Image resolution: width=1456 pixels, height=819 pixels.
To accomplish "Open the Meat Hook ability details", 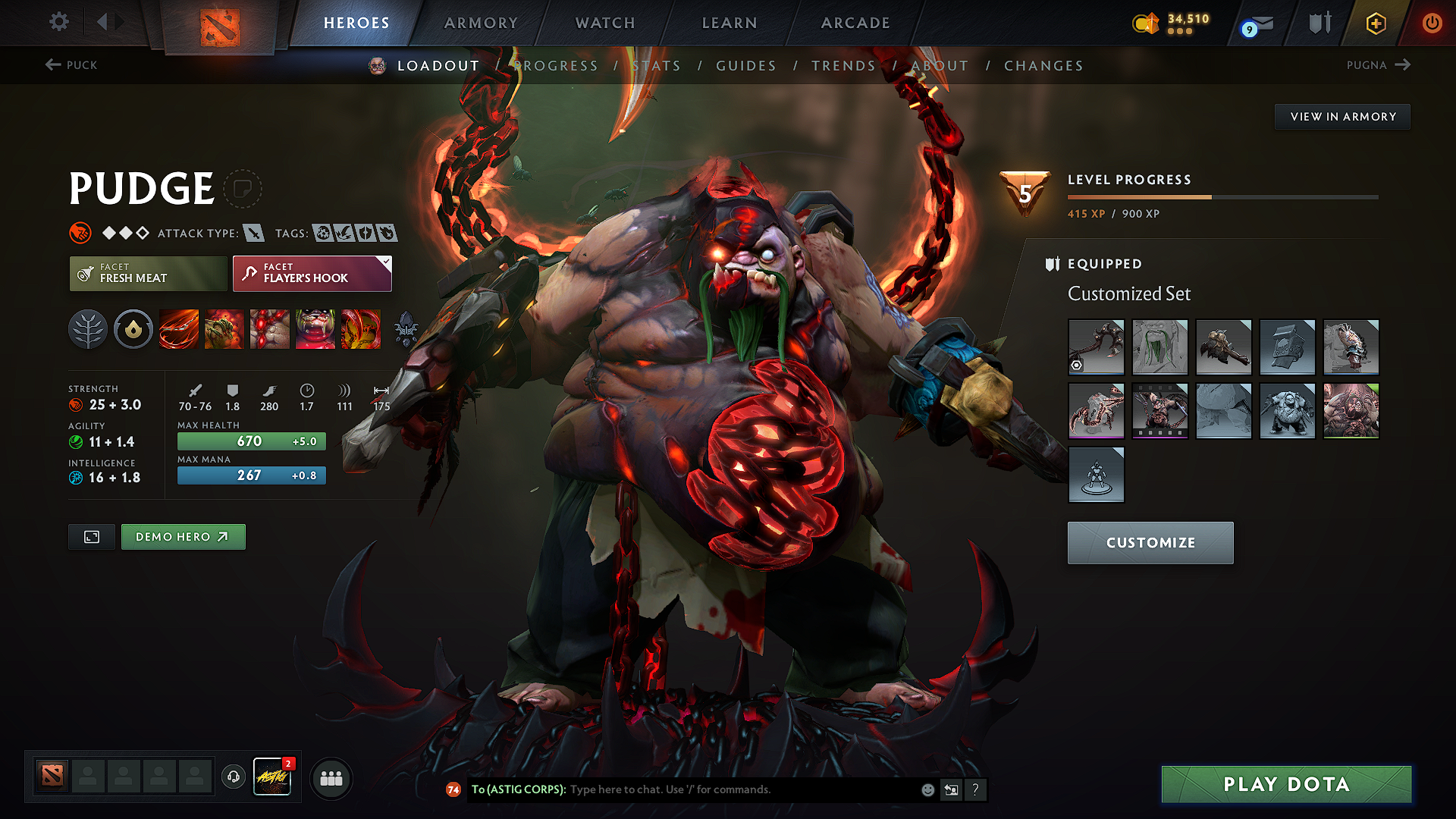I will [x=178, y=329].
